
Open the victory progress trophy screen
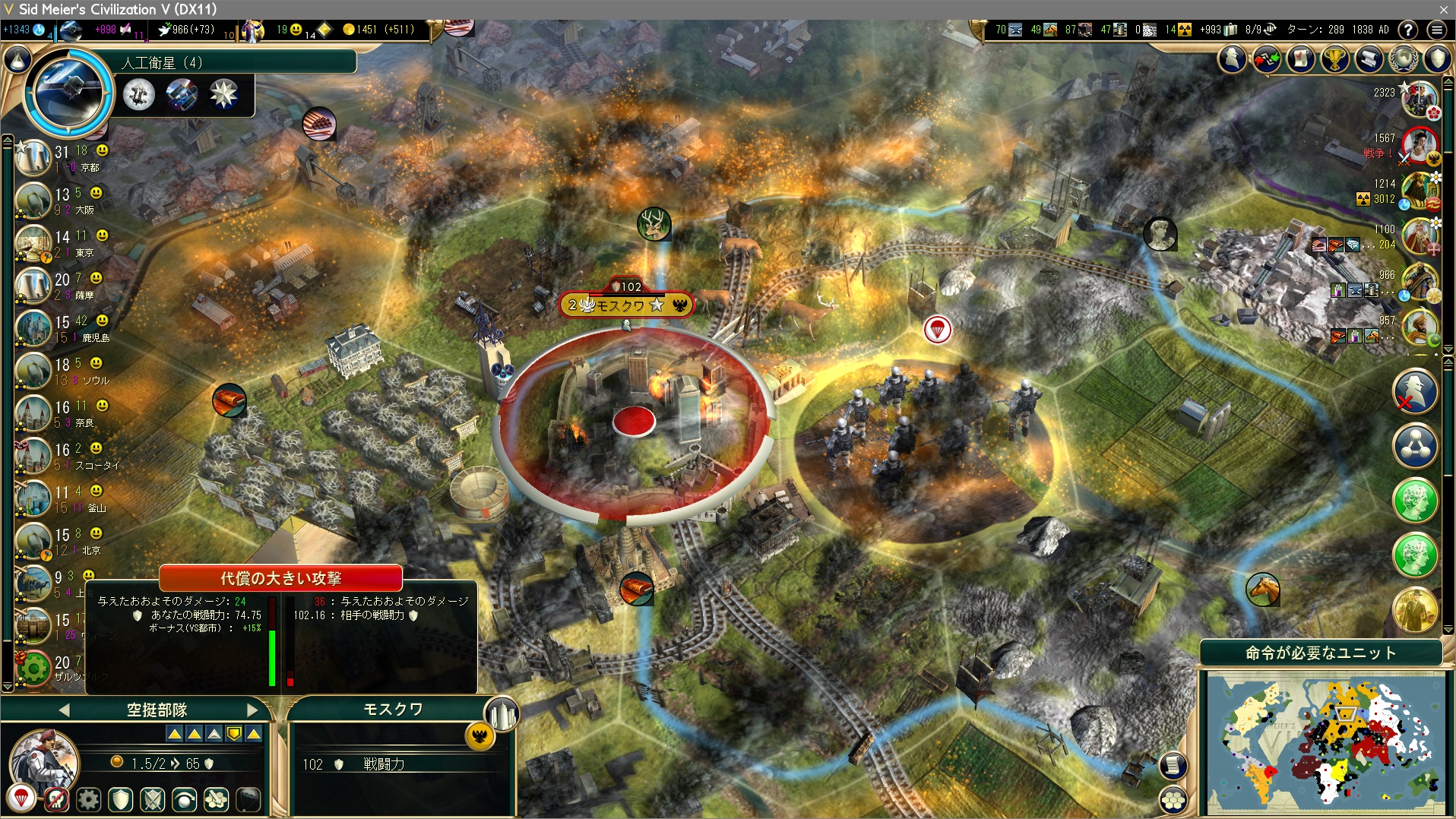pyautogui.click(x=1335, y=58)
